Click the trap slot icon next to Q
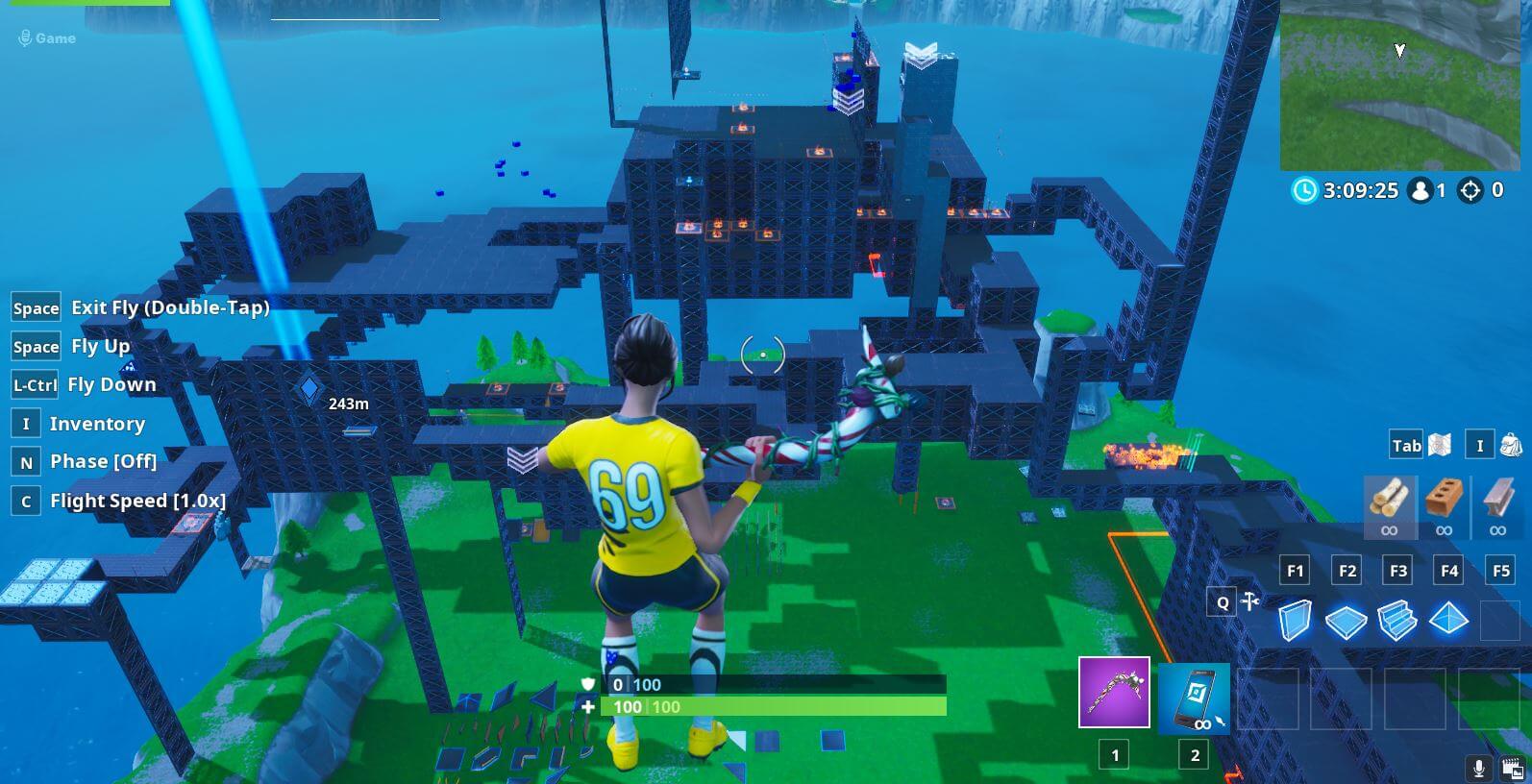 pyautogui.click(x=1248, y=600)
